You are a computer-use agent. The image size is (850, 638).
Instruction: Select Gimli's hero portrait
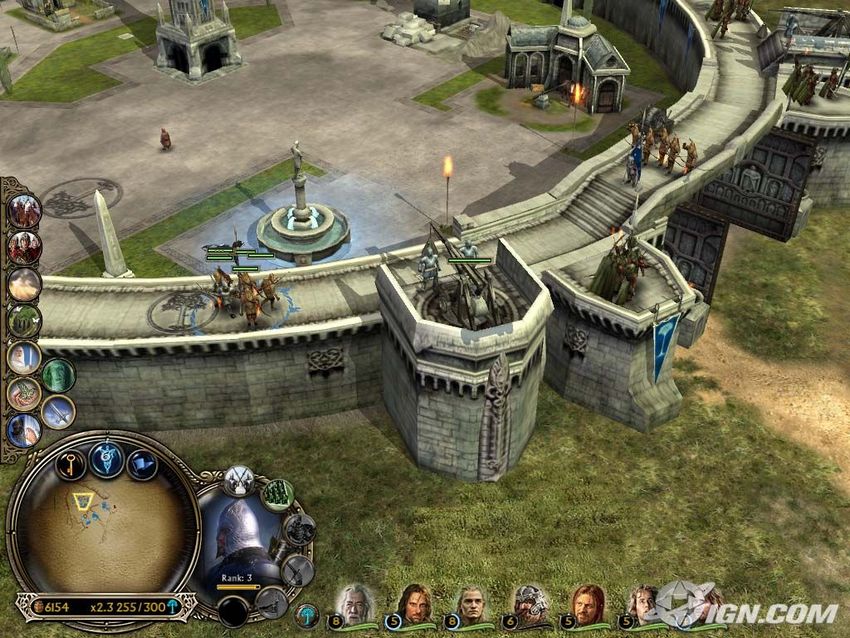pos(529,604)
